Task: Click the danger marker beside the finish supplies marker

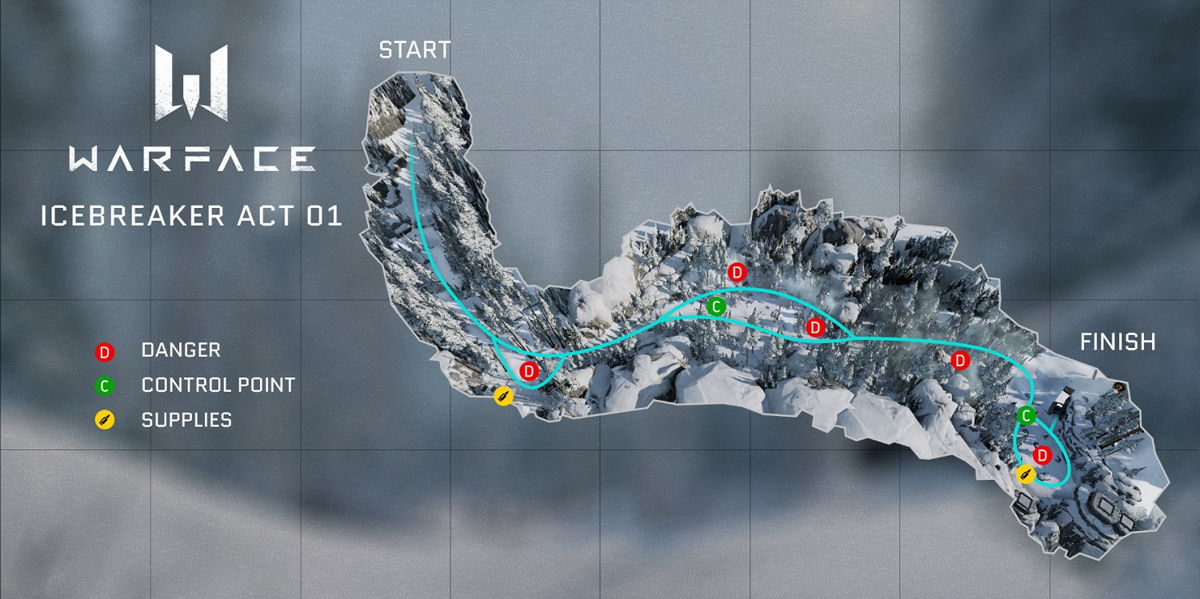Action: tap(1041, 456)
